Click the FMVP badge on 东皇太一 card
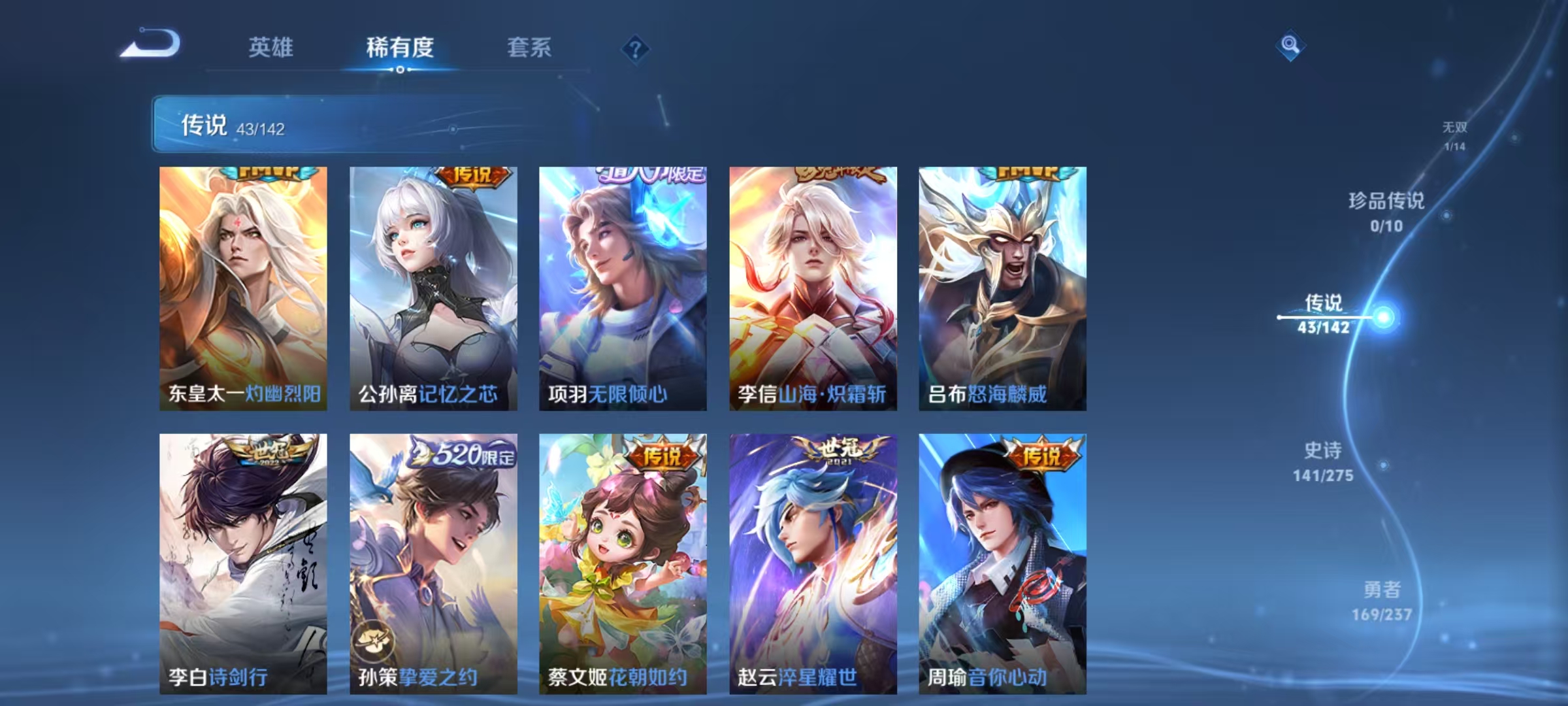The image size is (1568, 706). 270,173
